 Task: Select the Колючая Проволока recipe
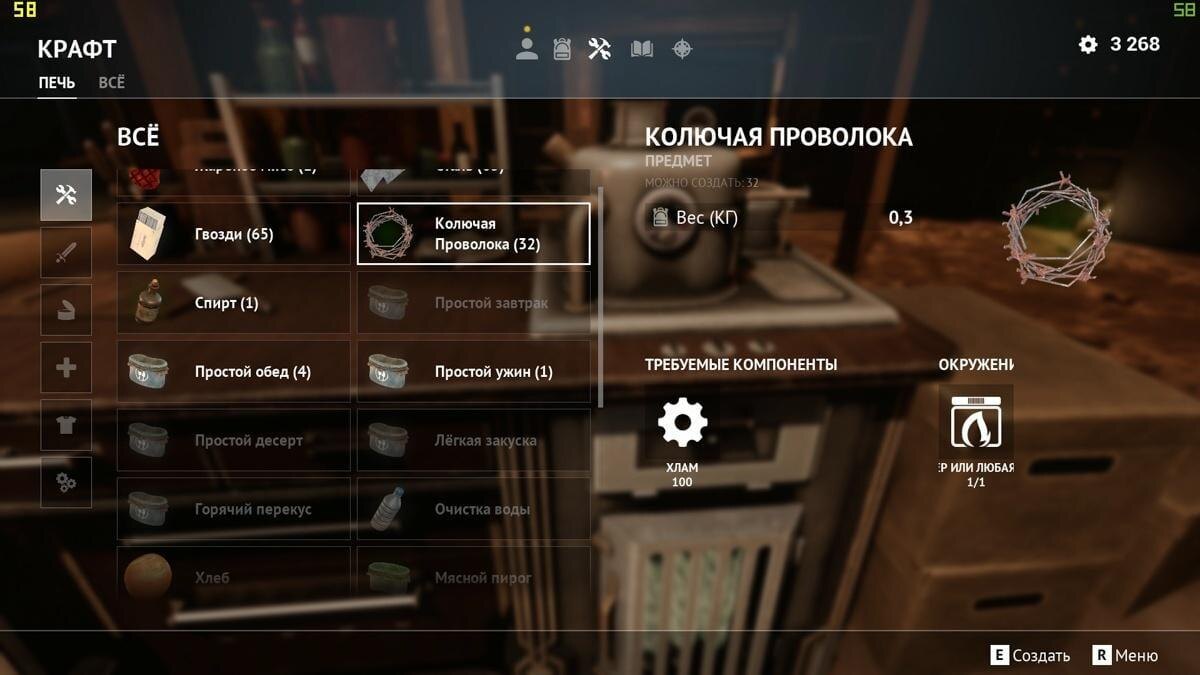pos(473,234)
